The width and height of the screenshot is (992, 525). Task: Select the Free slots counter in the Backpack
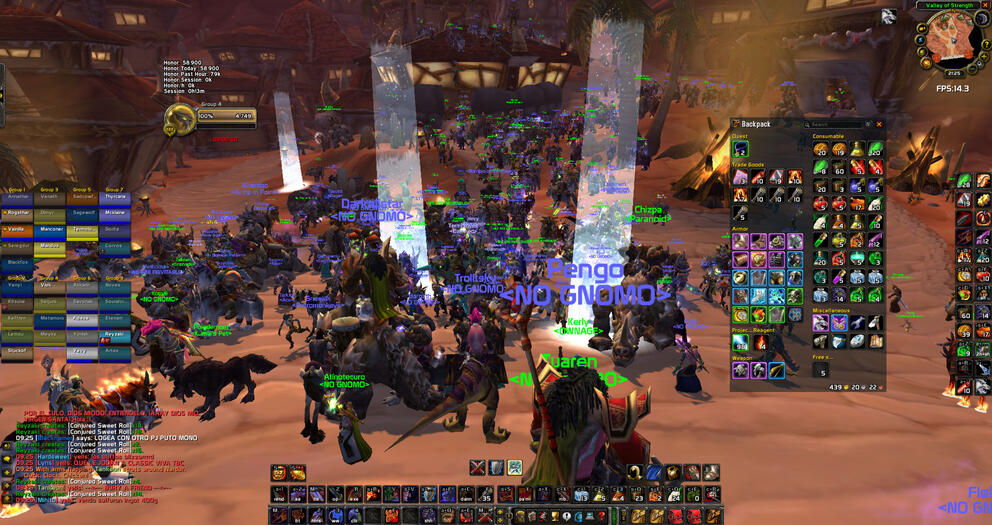[823, 372]
